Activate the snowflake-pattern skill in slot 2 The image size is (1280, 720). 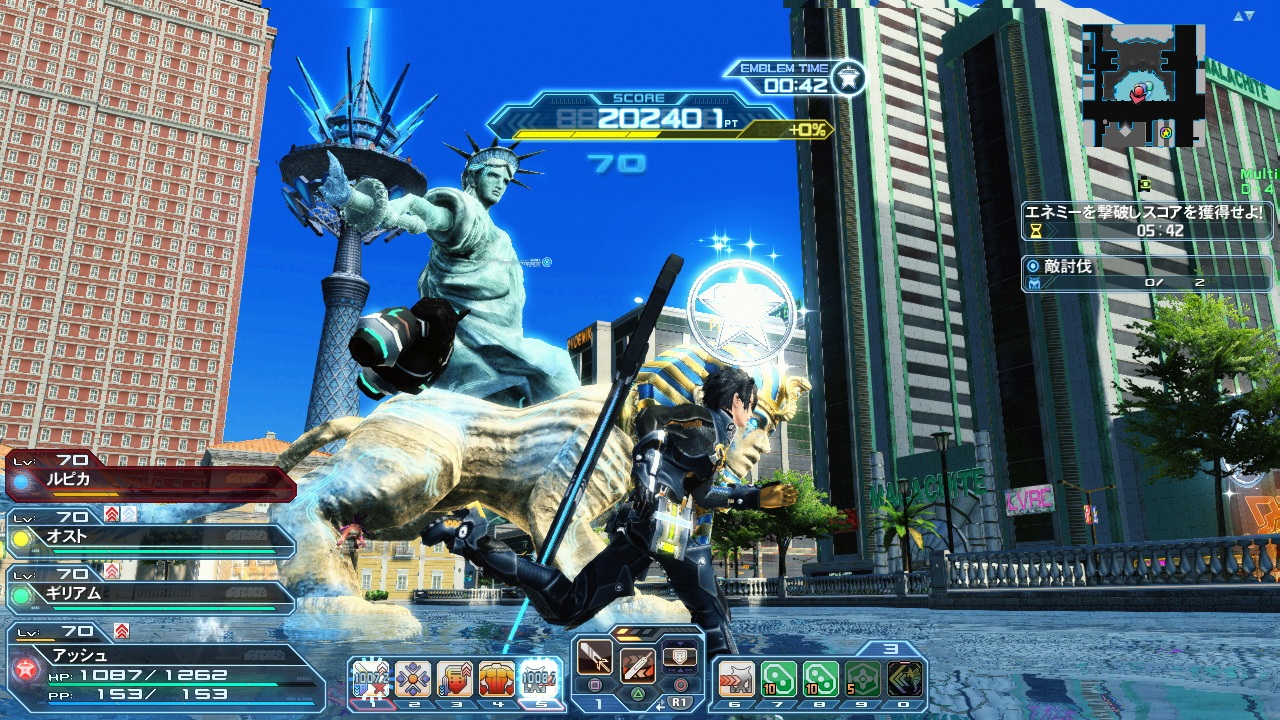pyautogui.click(x=413, y=680)
